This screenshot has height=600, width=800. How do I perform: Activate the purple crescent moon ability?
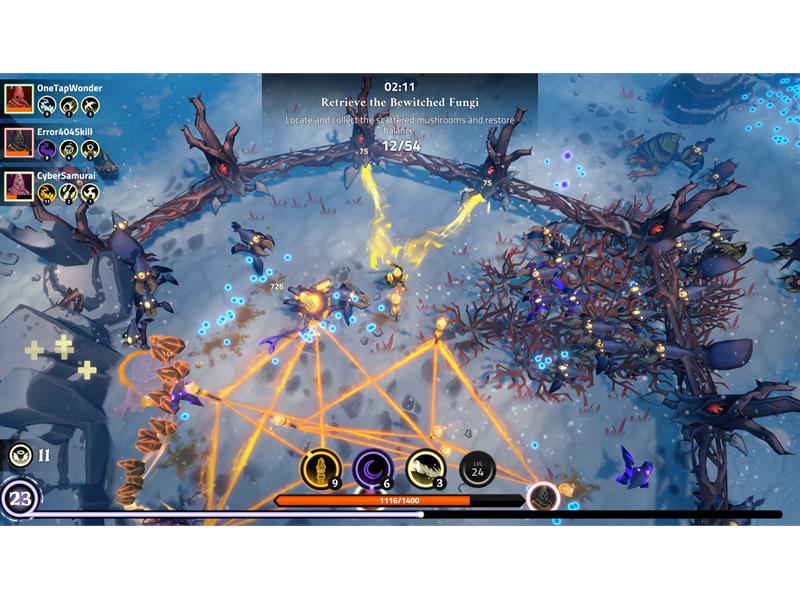373,469
